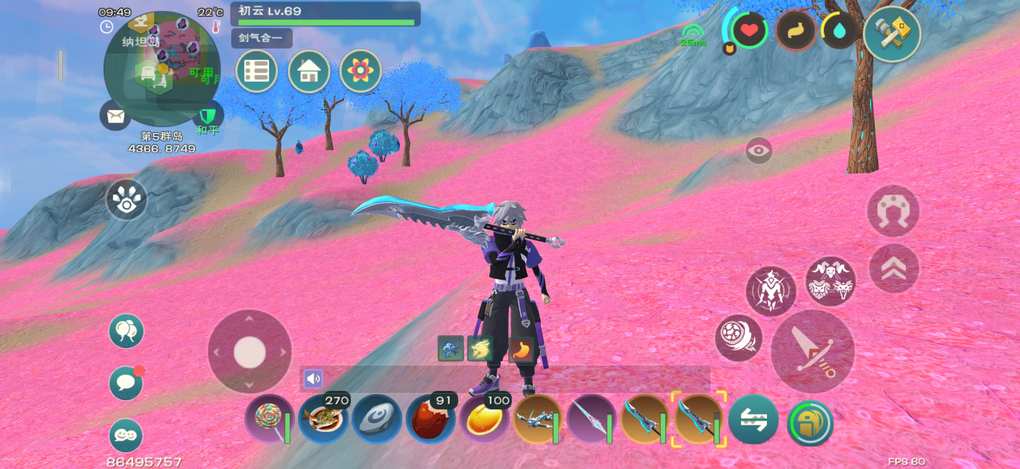Swap hotbar with the arrows button

tap(753, 420)
